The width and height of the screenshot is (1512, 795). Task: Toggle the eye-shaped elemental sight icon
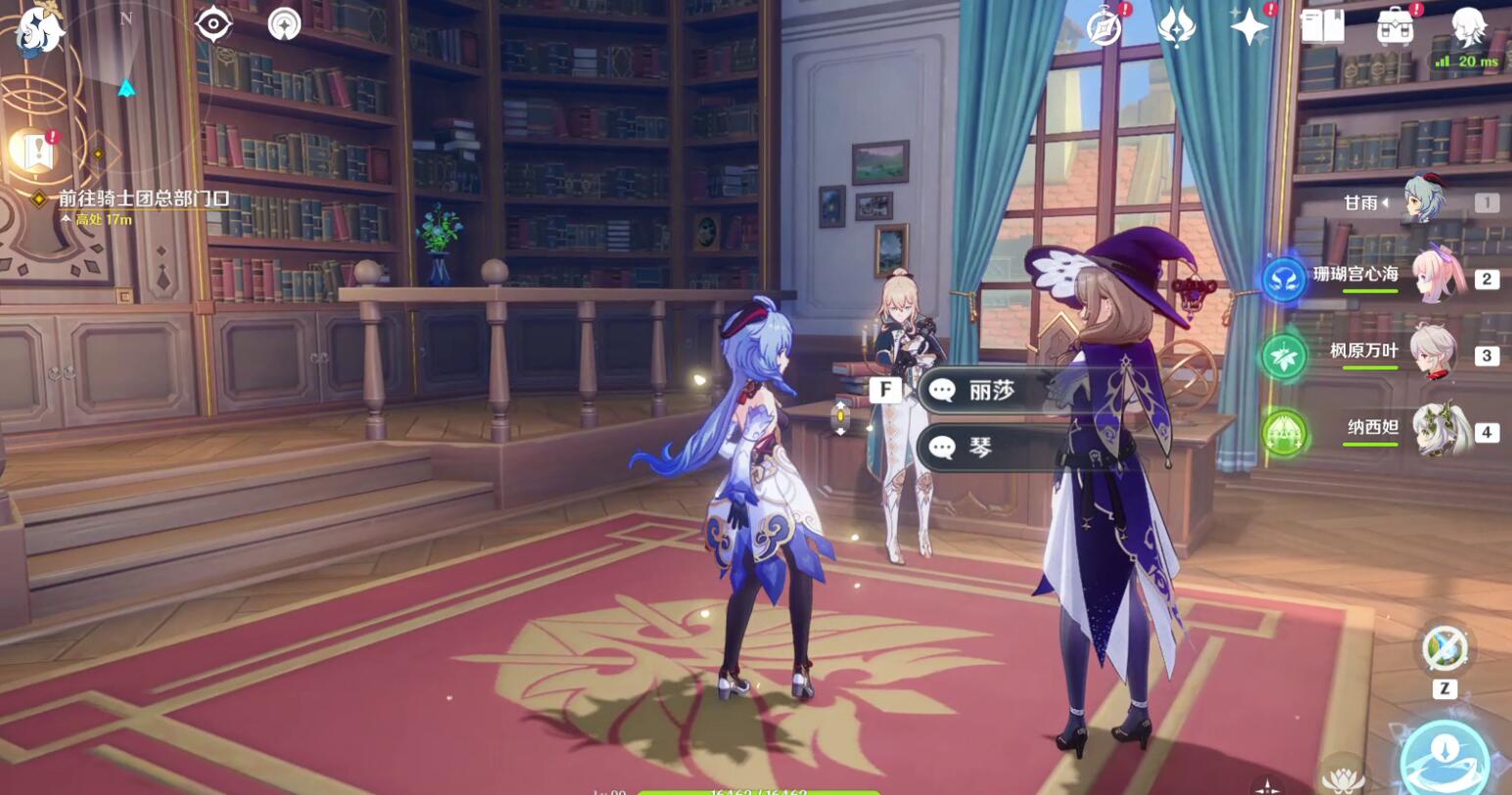213,23
